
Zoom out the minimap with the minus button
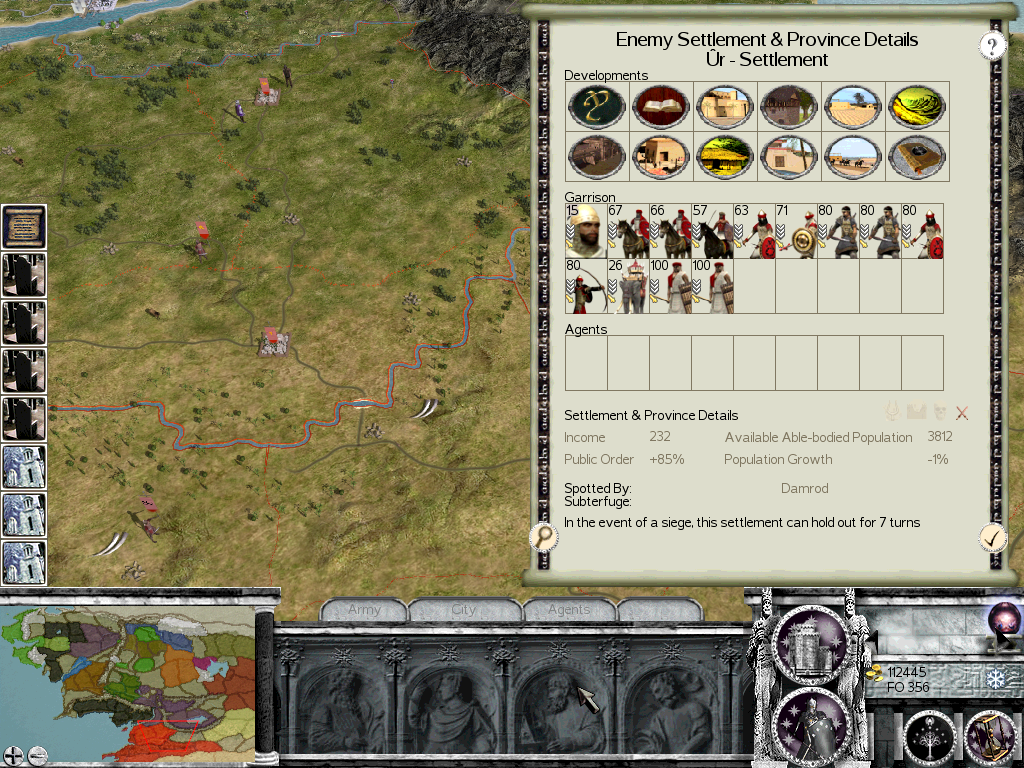coord(37,755)
